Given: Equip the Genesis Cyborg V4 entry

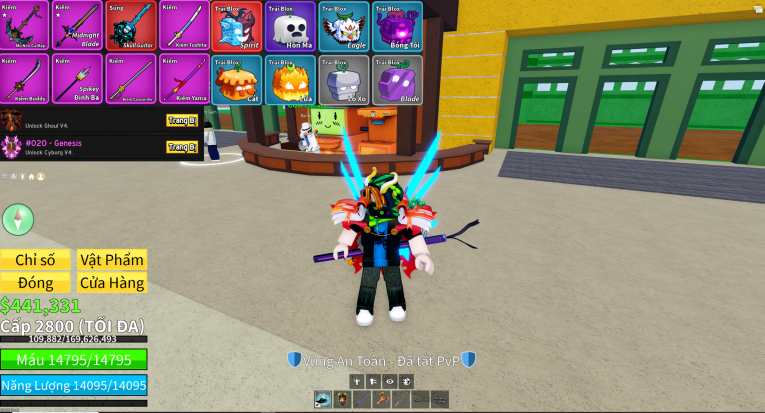Looking at the screenshot, I should 181,147.
